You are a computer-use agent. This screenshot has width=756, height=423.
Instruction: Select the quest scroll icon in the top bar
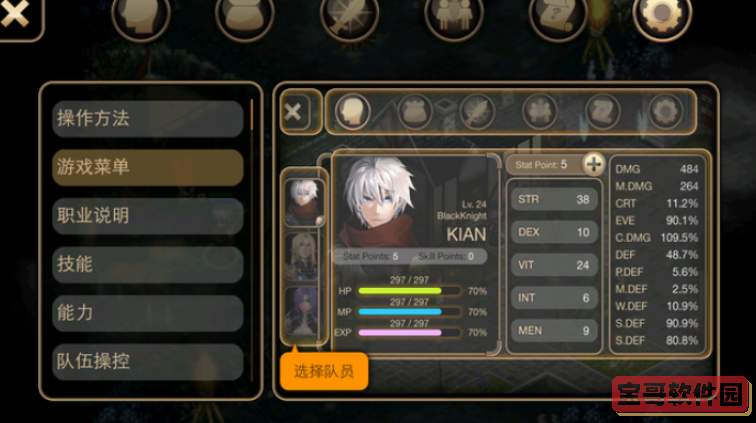click(x=558, y=16)
